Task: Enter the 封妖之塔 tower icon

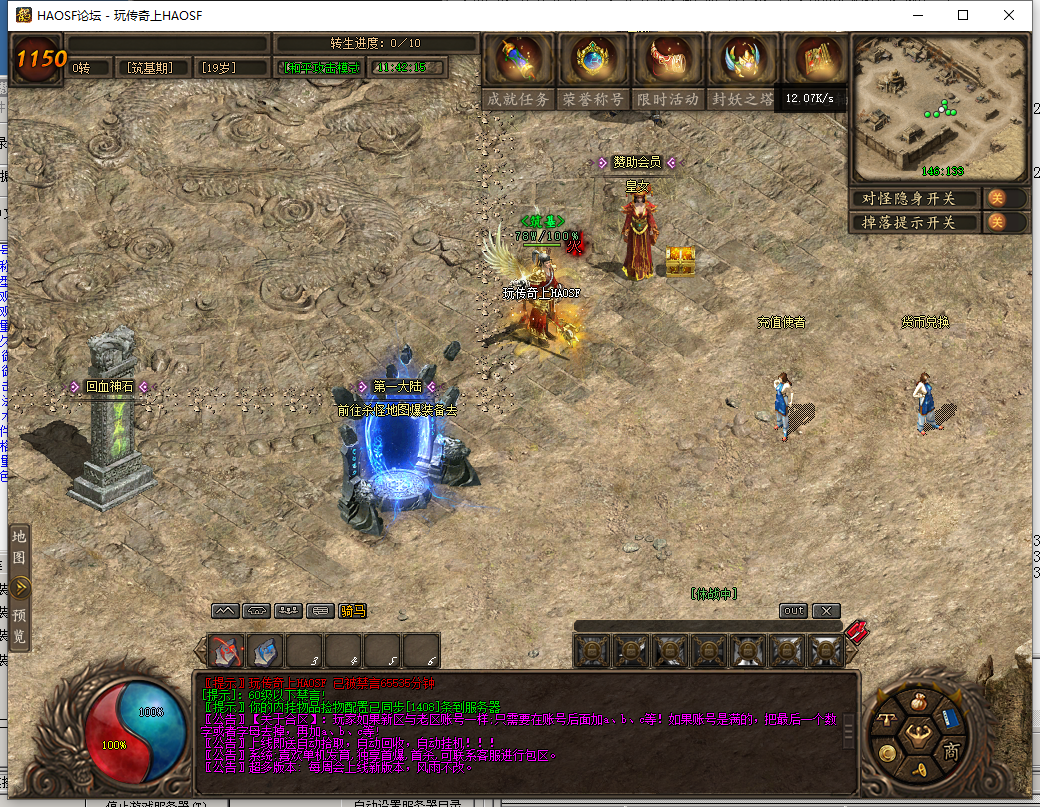Action: (x=742, y=59)
